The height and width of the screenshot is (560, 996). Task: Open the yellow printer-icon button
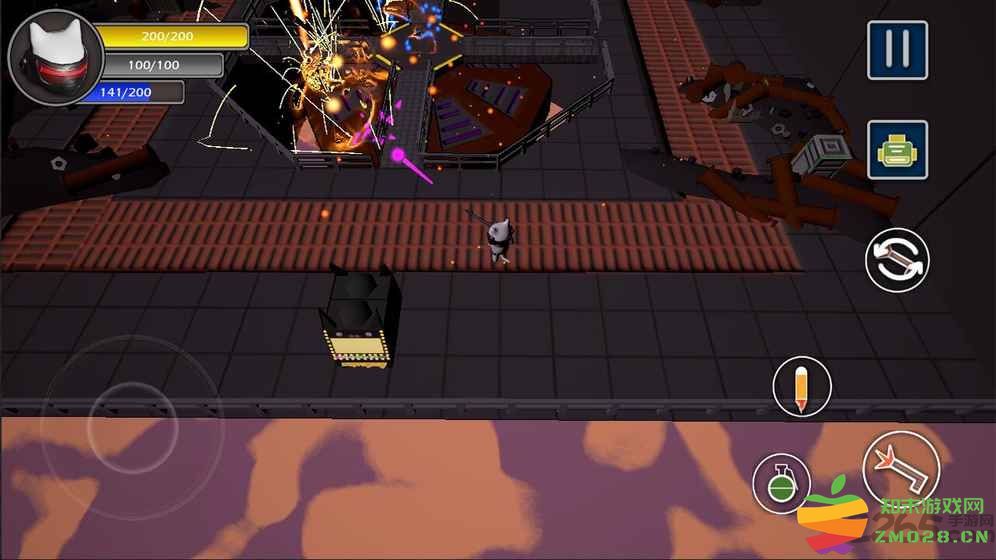(x=897, y=150)
